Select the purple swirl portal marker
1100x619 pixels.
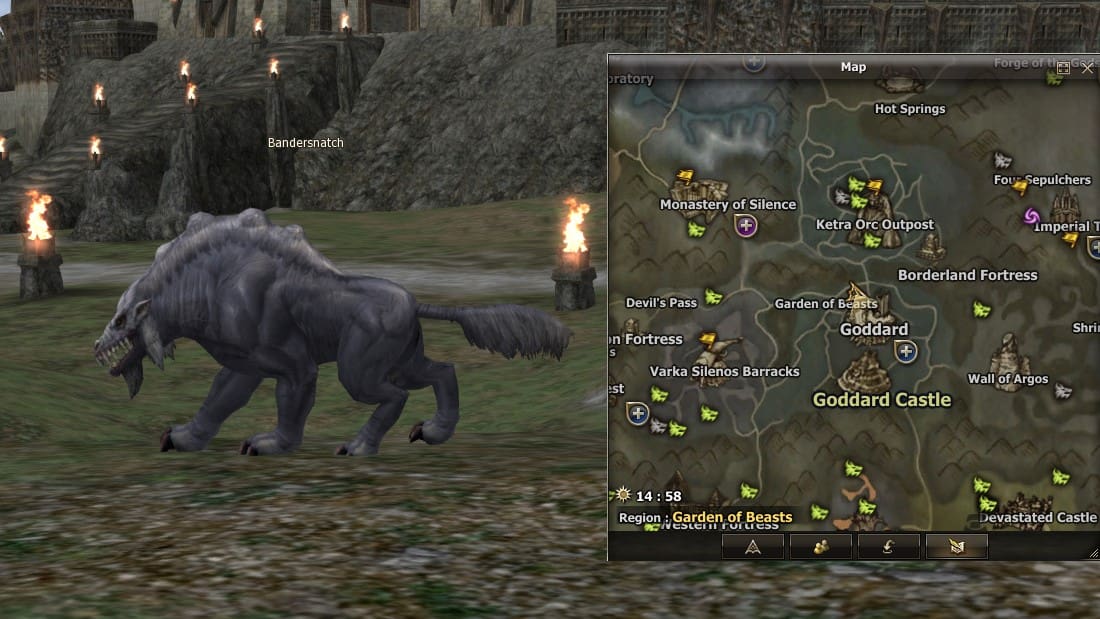click(x=1033, y=216)
